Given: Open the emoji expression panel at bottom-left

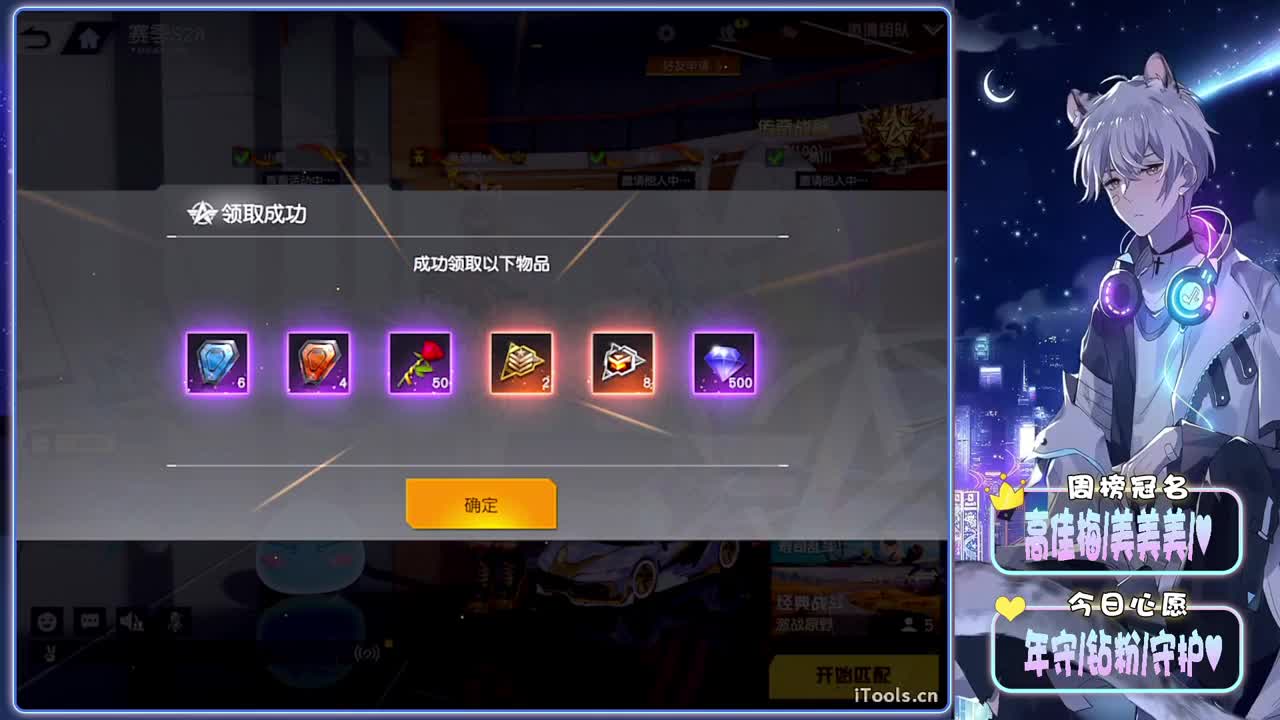Looking at the screenshot, I should pos(48,620).
